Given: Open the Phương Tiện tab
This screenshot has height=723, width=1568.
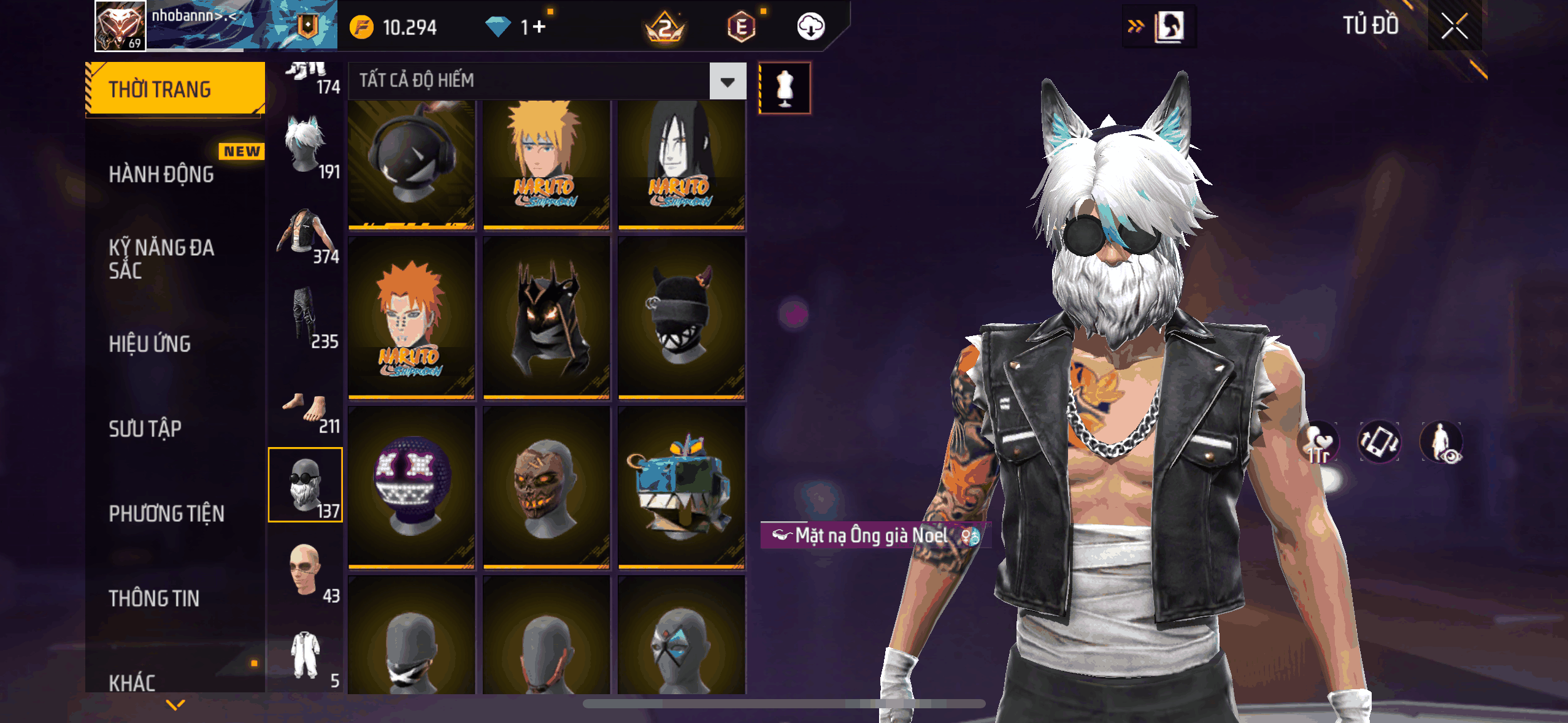Looking at the screenshot, I should pyautogui.click(x=166, y=513).
